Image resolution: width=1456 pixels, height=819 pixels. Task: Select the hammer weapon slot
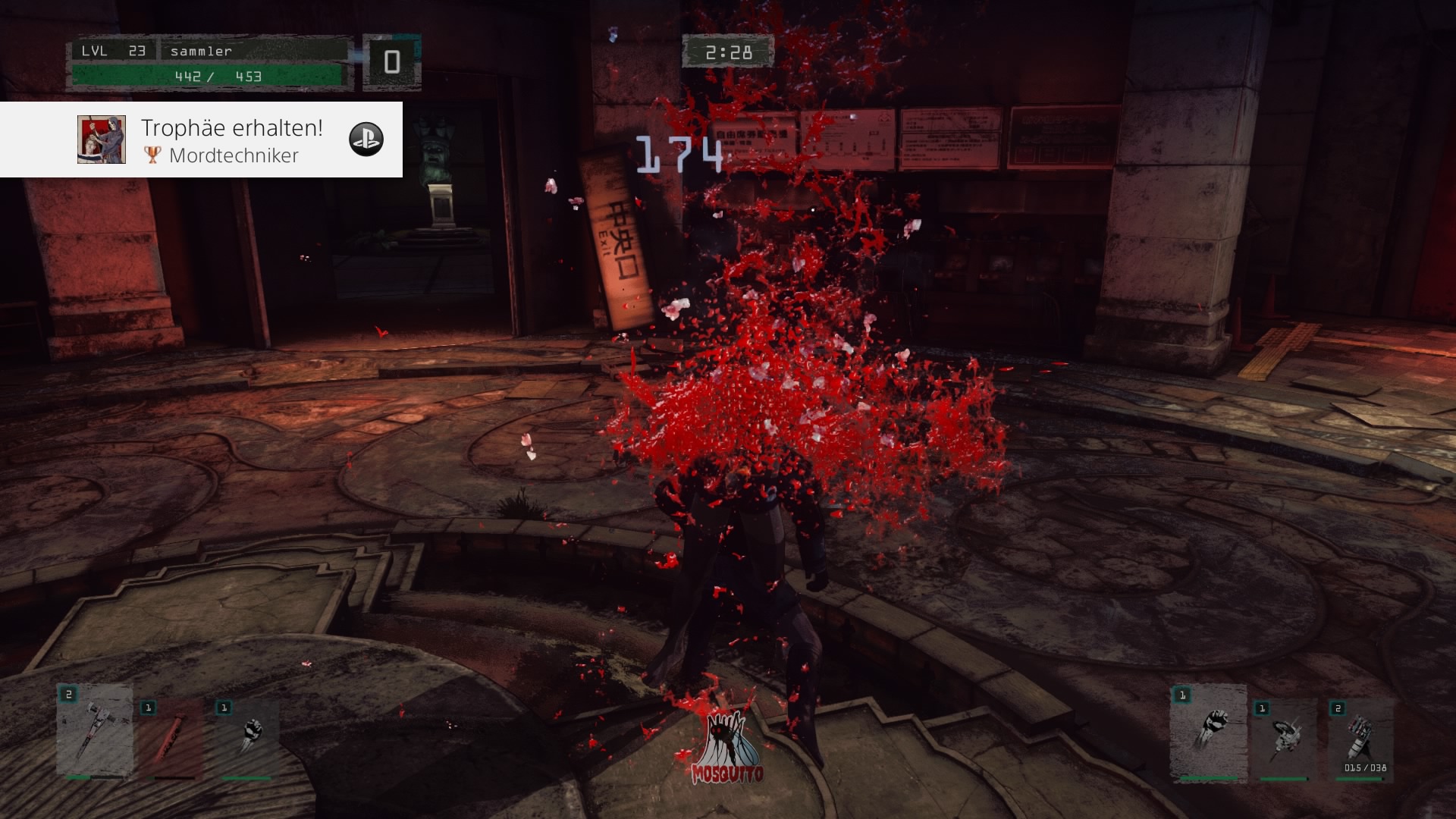coord(95,733)
